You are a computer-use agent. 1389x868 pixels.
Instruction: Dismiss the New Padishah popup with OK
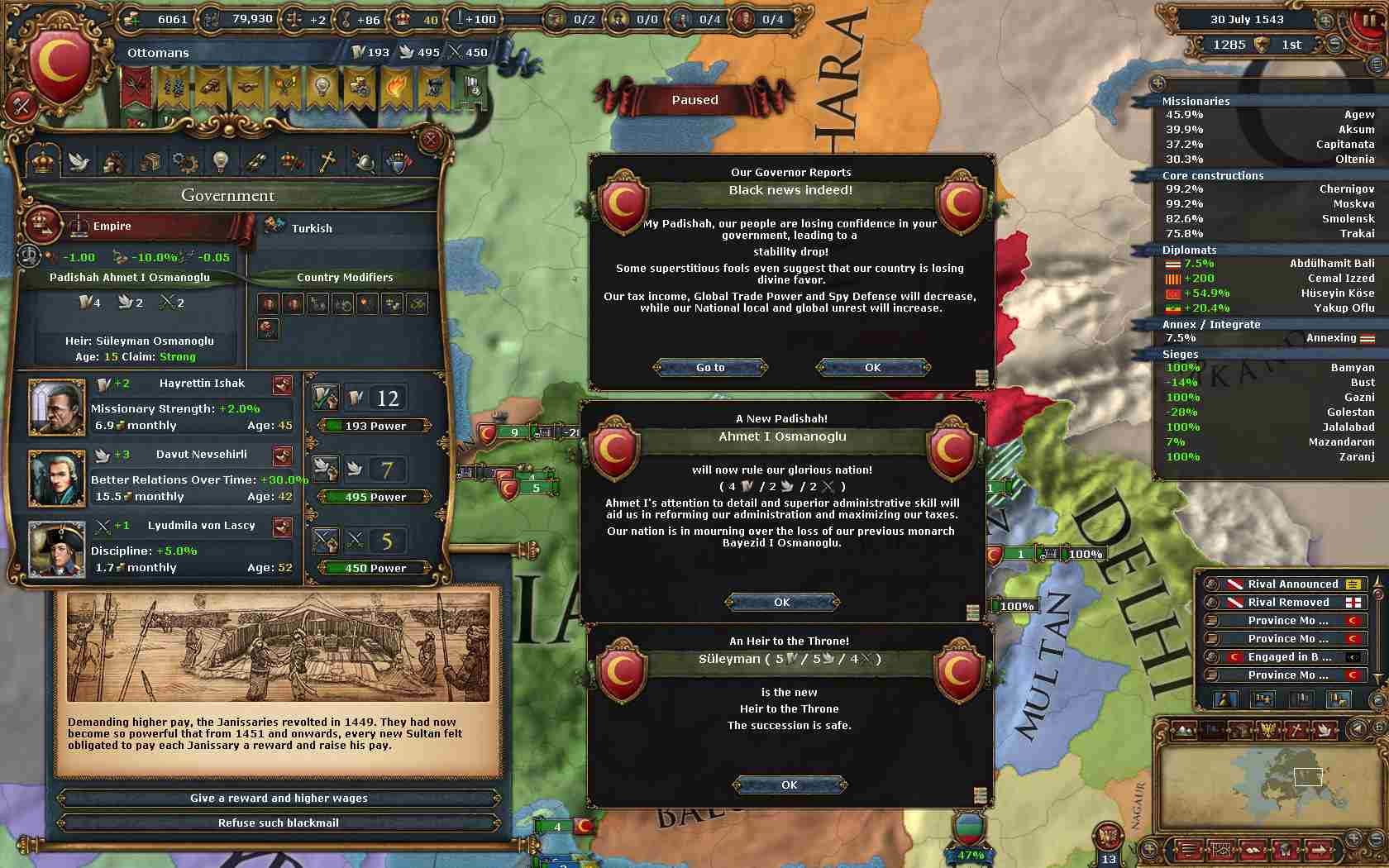click(x=781, y=602)
